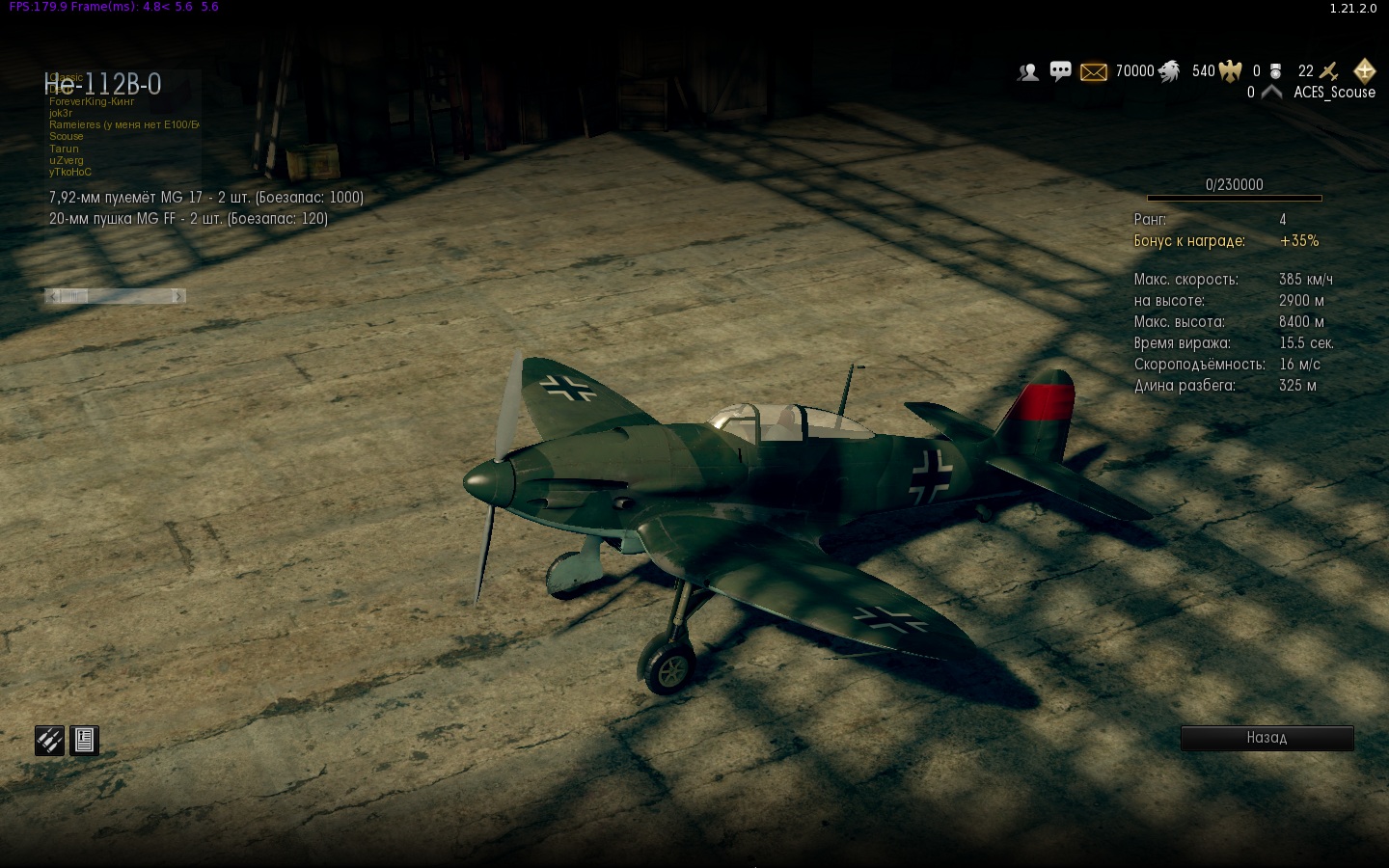Open the ACES_Scouse player profile
1389x868 pixels.
click(x=1334, y=93)
